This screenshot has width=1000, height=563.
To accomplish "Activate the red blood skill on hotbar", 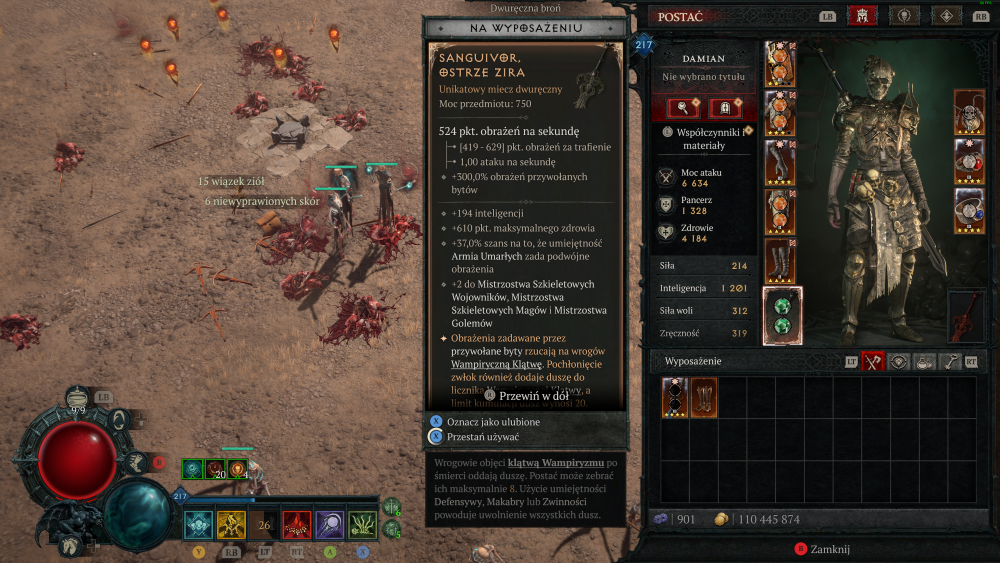I will (297, 524).
